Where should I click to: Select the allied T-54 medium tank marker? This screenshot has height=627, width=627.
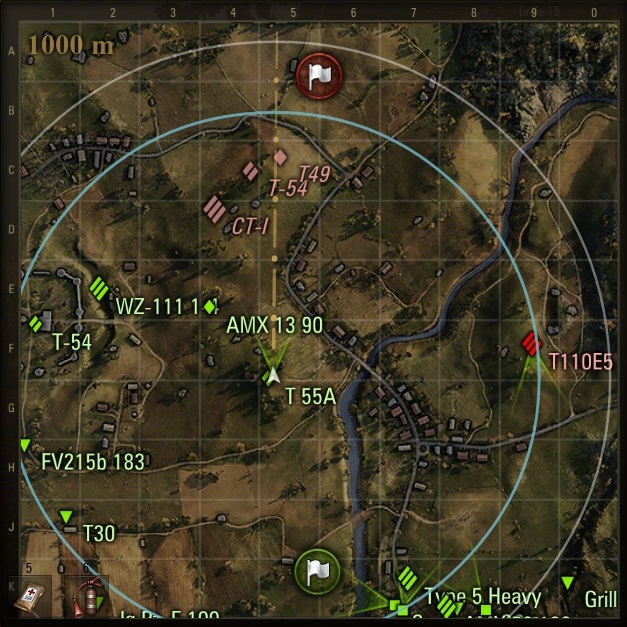pos(35,322)
